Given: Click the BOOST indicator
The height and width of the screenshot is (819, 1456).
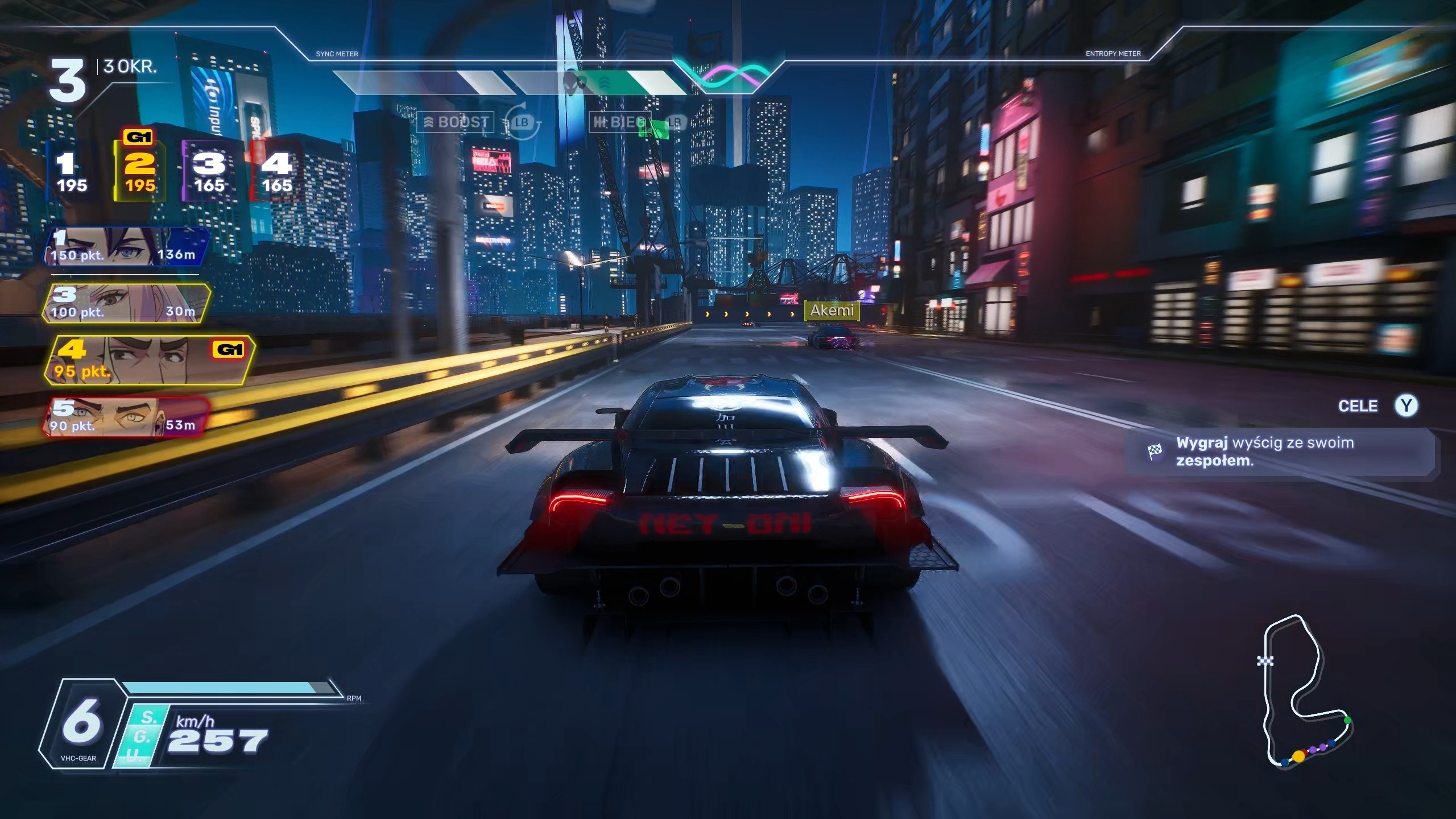Looking at the screenshot, I should (456, 122).
